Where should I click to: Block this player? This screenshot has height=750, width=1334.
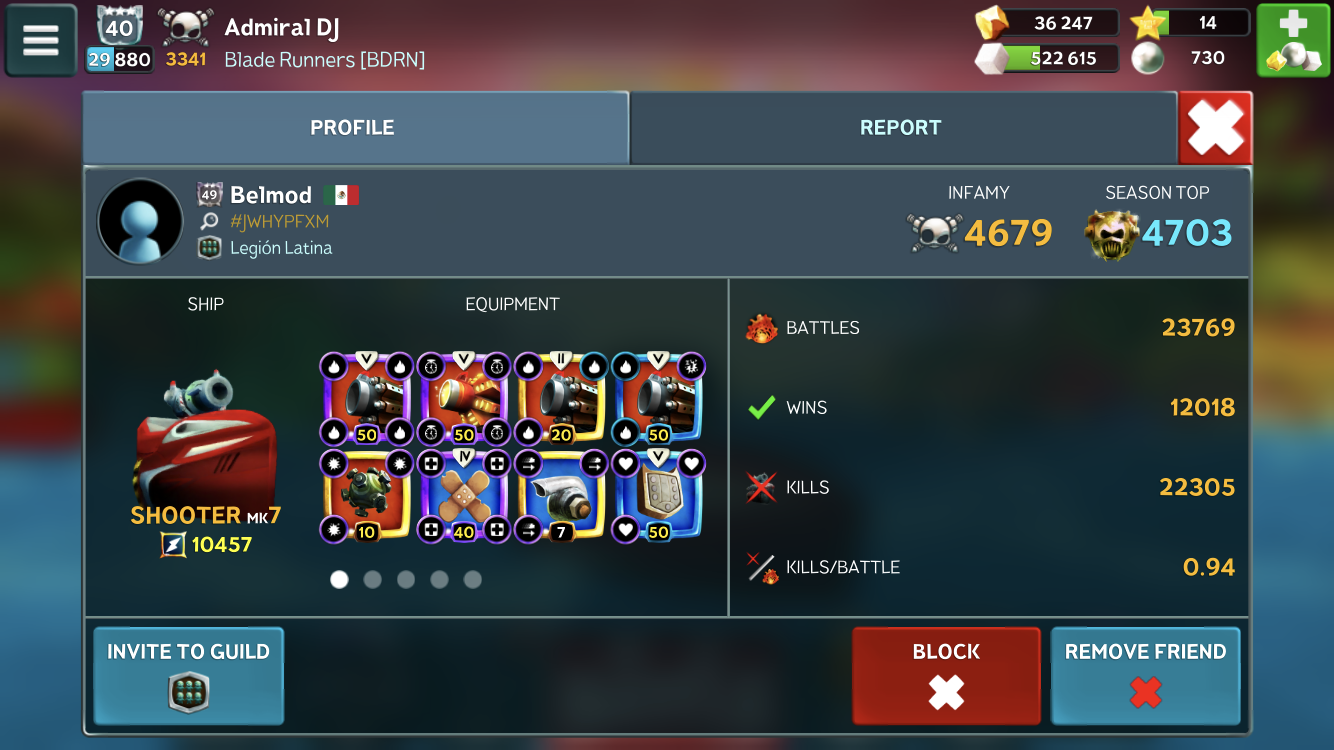click(x=946, y=675)
